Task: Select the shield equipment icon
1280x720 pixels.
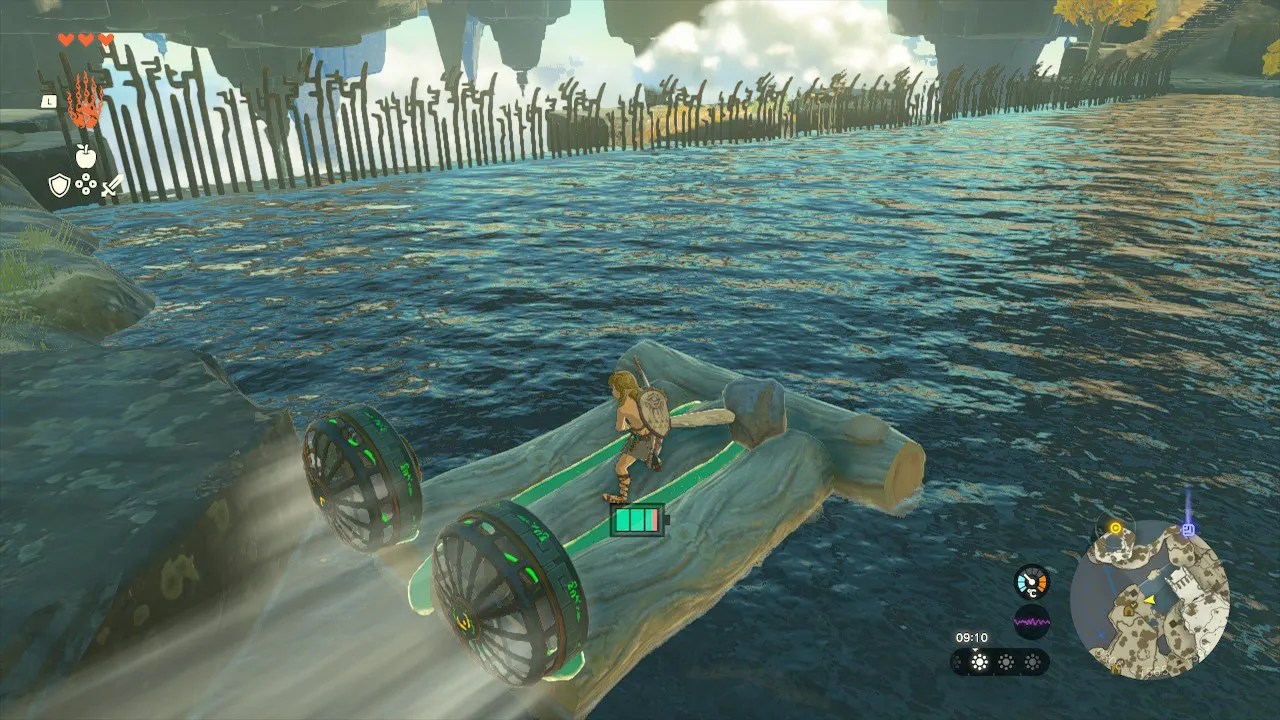Action: click(61, 185)
